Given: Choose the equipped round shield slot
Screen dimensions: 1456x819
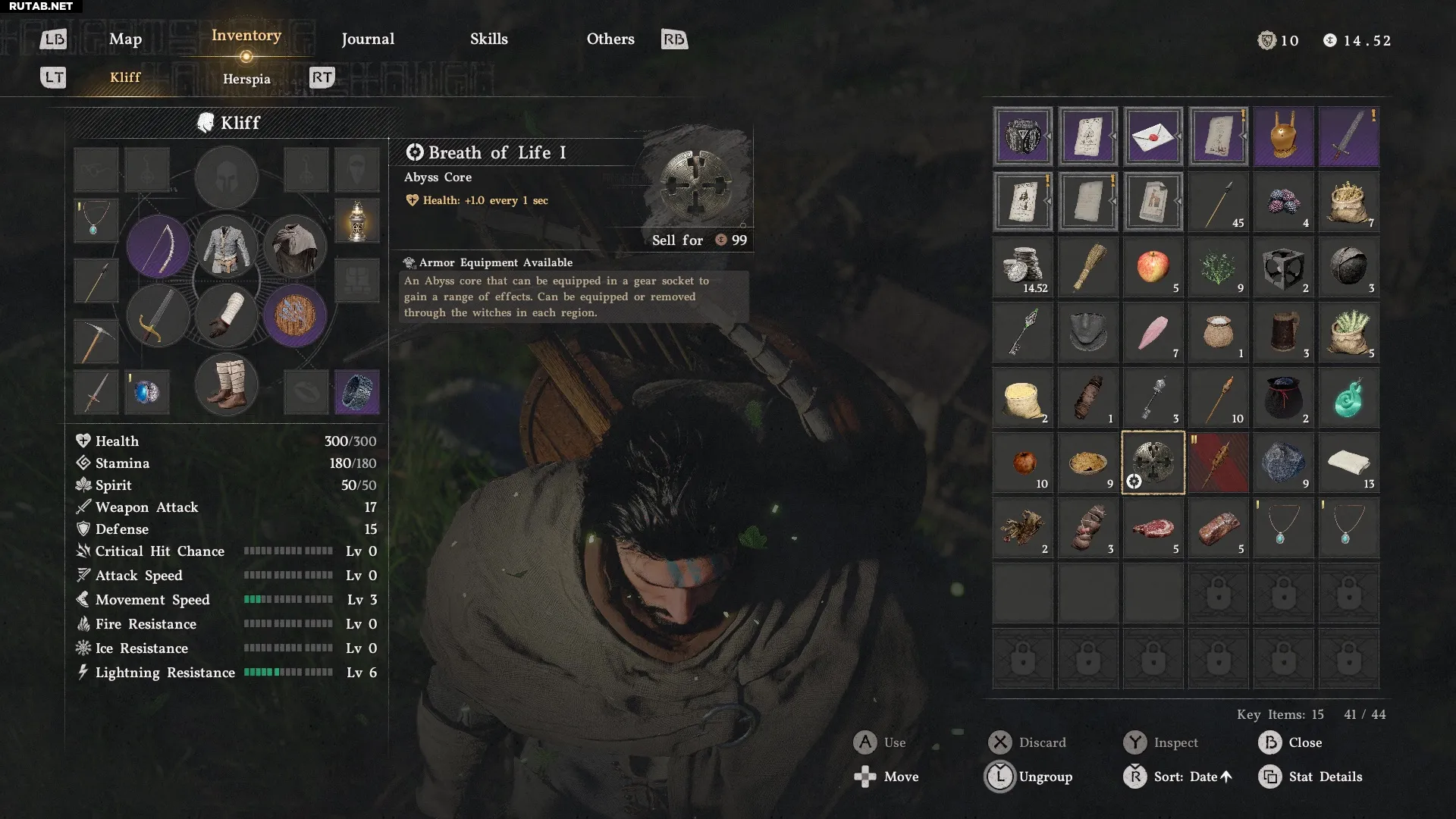Looking at the screenshot, I should (x=295, y=315).
